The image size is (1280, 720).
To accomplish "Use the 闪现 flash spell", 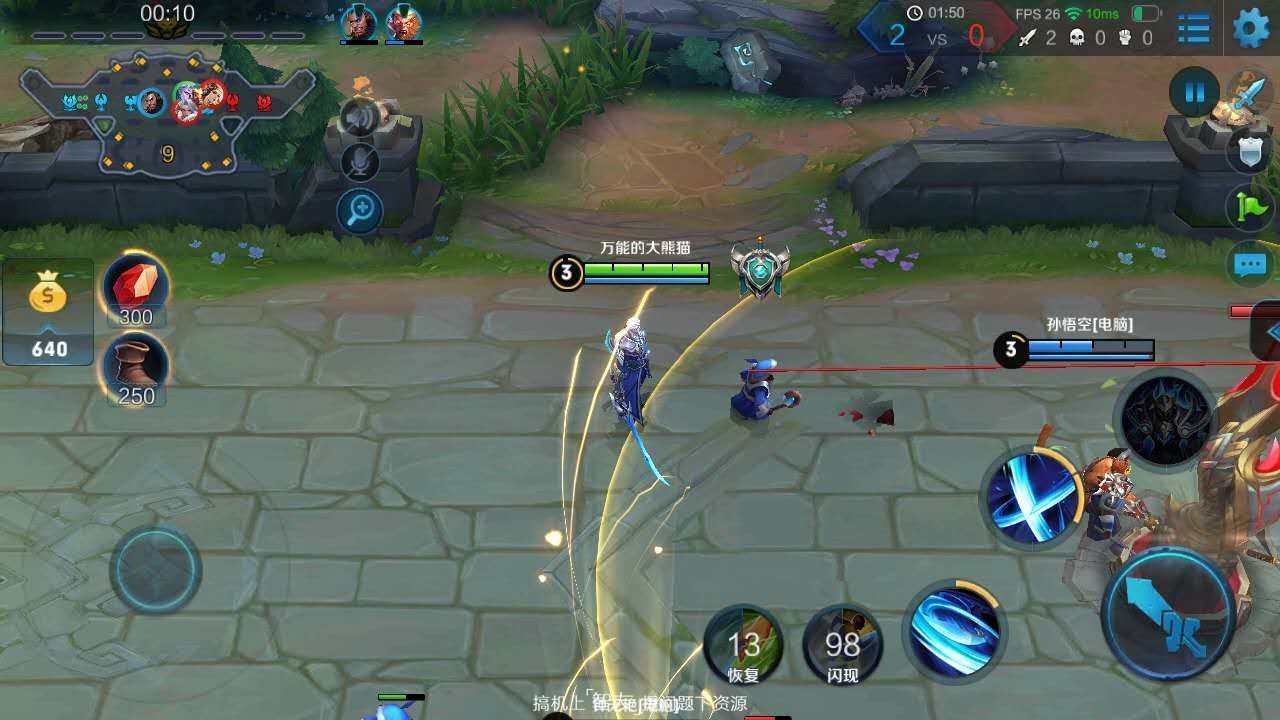I will 843,645.
